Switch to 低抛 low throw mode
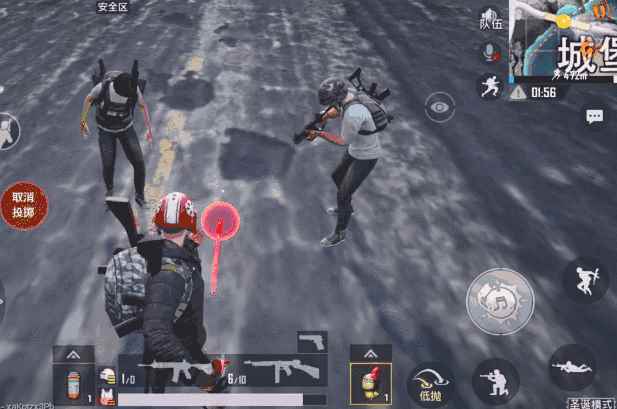Viewport: 617px width, 409px height. point(431,383)
